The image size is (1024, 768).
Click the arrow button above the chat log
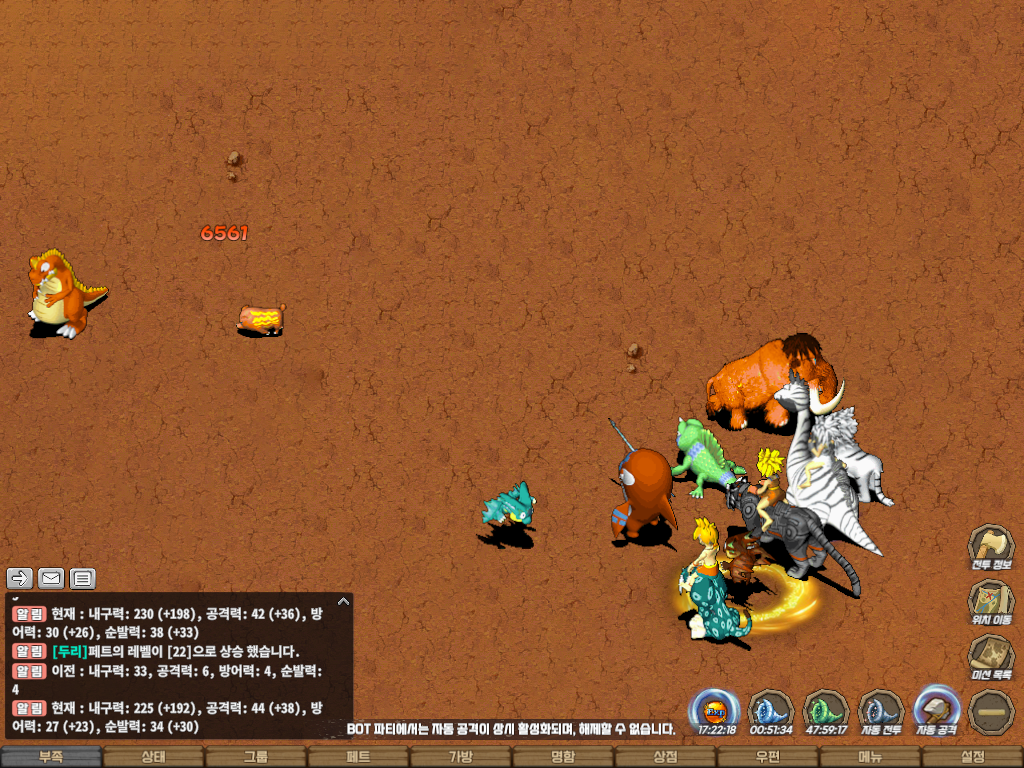pos(20,577)
